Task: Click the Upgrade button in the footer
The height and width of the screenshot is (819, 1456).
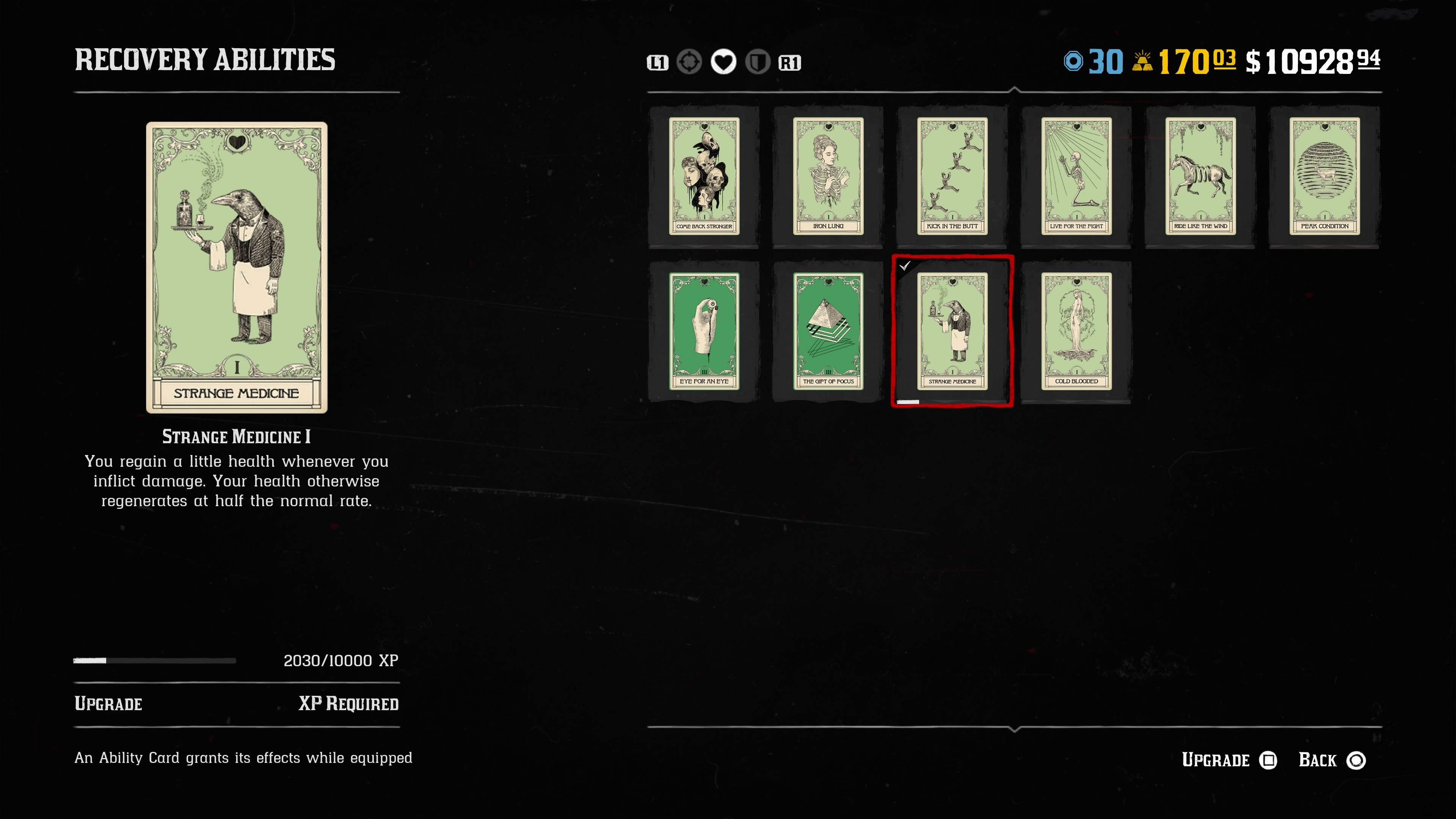Action: pyautogui.click(x=1229, y=760)
